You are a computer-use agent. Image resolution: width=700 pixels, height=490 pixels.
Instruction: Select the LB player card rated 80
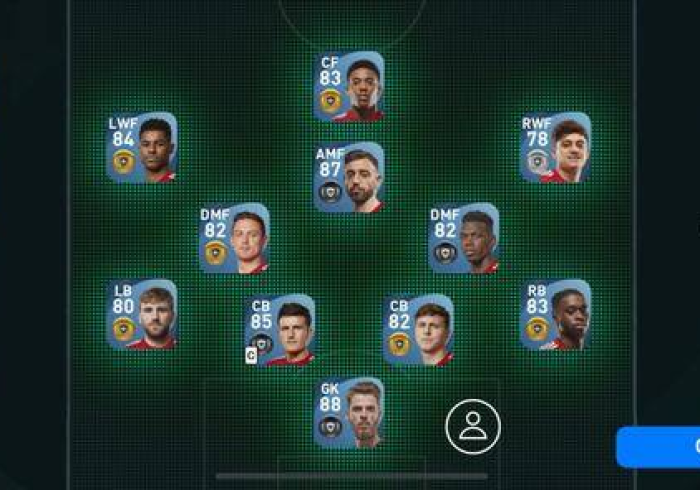[141, 314]
